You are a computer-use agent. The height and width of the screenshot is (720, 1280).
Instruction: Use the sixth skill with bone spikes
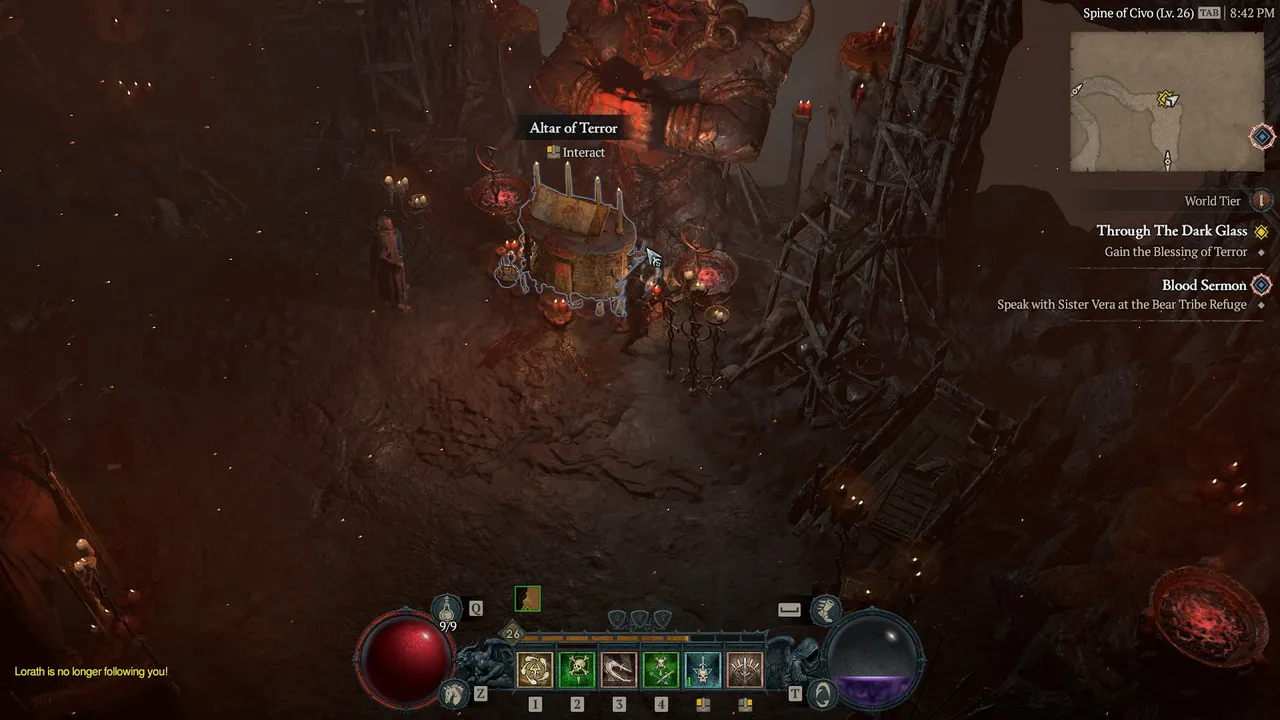(x=745, y=670)
